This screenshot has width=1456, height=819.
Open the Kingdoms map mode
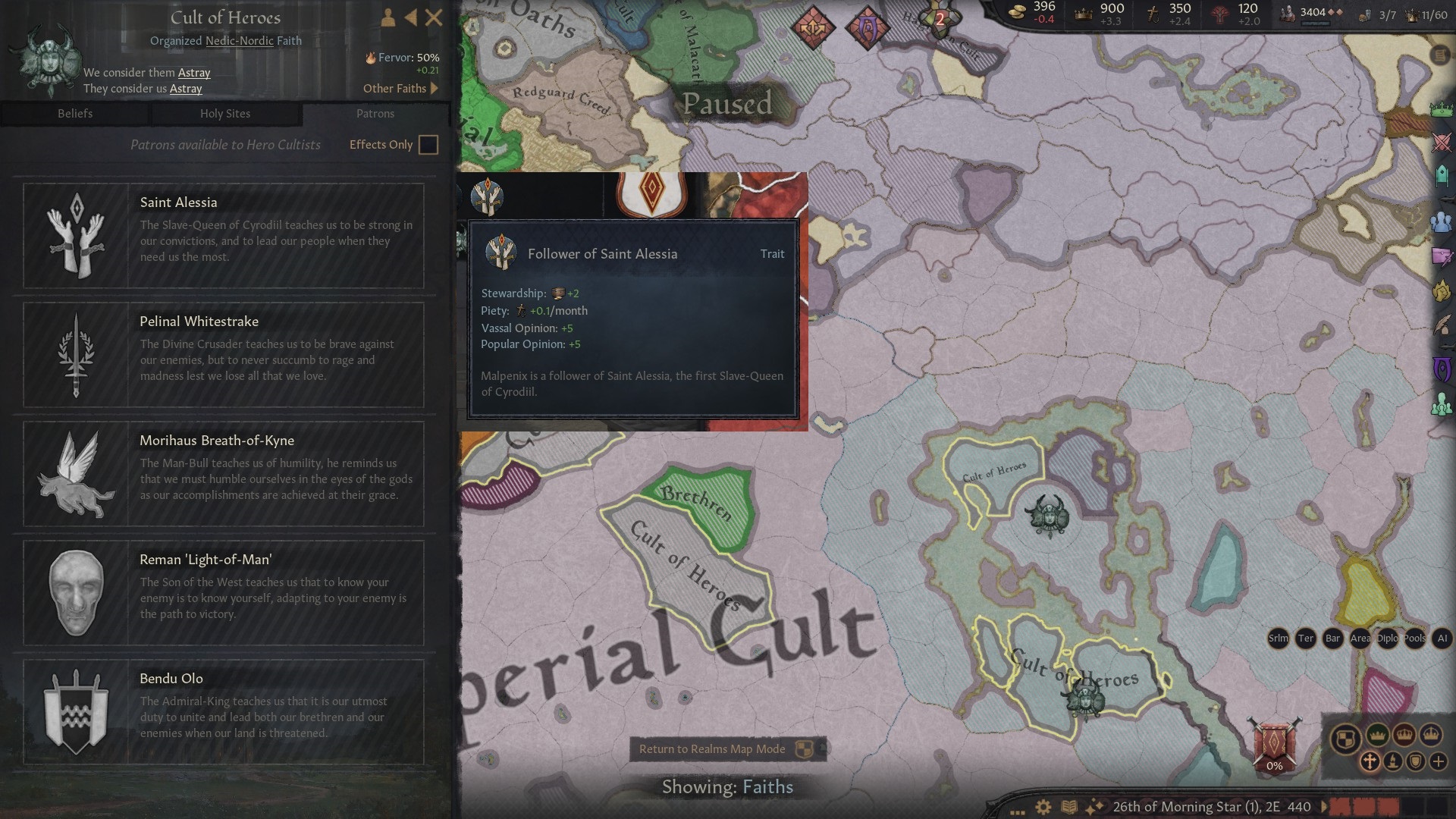point(1402,735)
